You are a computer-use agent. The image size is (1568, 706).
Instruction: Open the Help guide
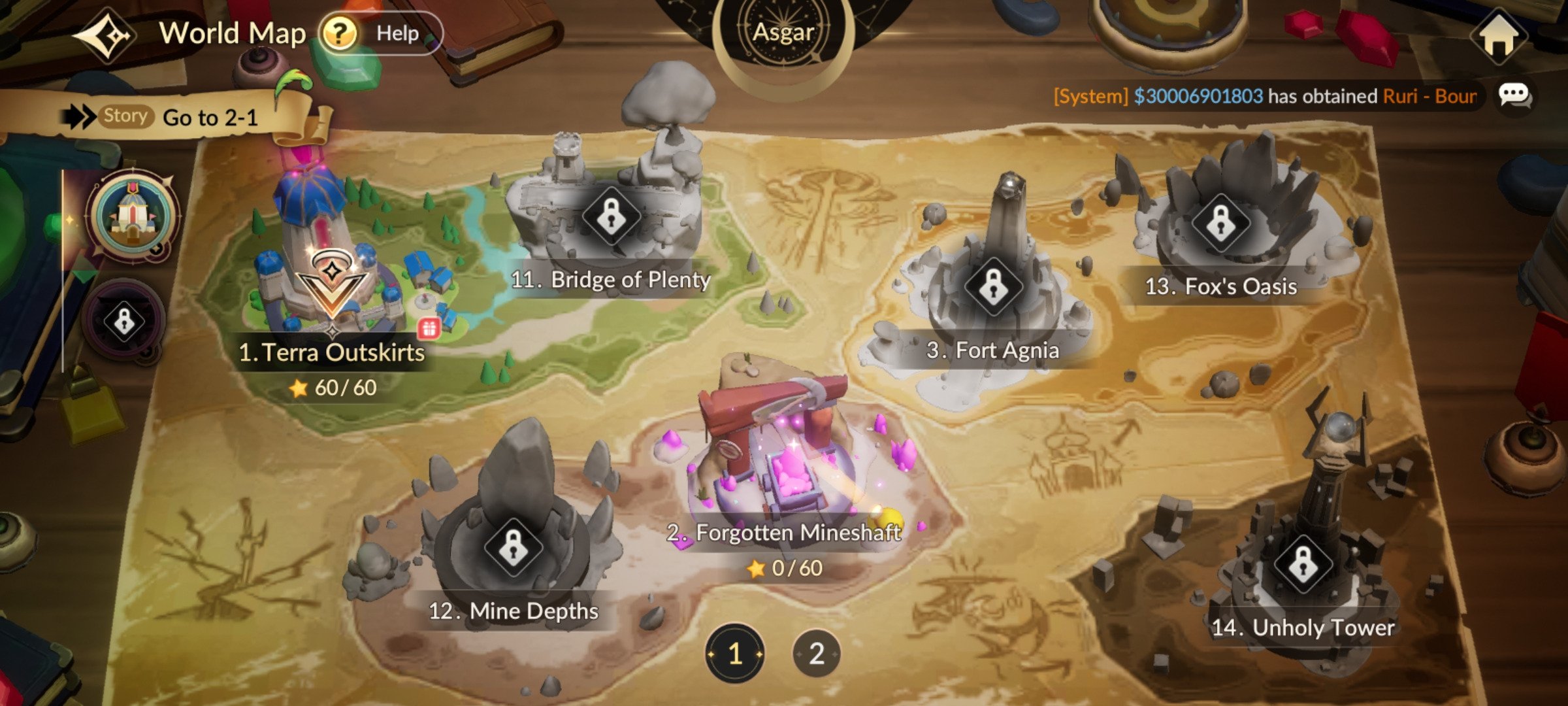point(380,33)
